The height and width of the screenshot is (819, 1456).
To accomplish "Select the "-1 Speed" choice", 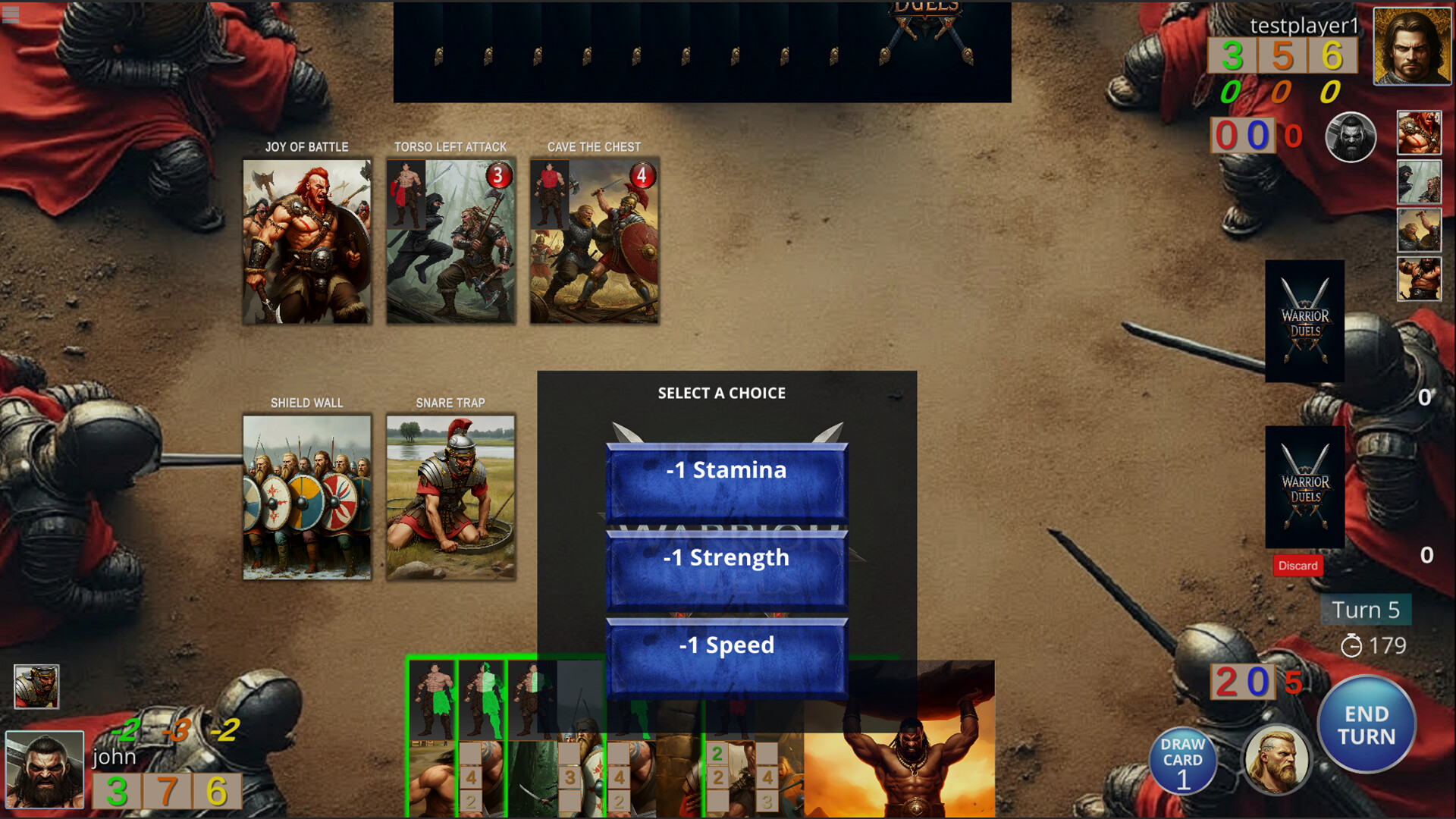I will click(726, 645).
